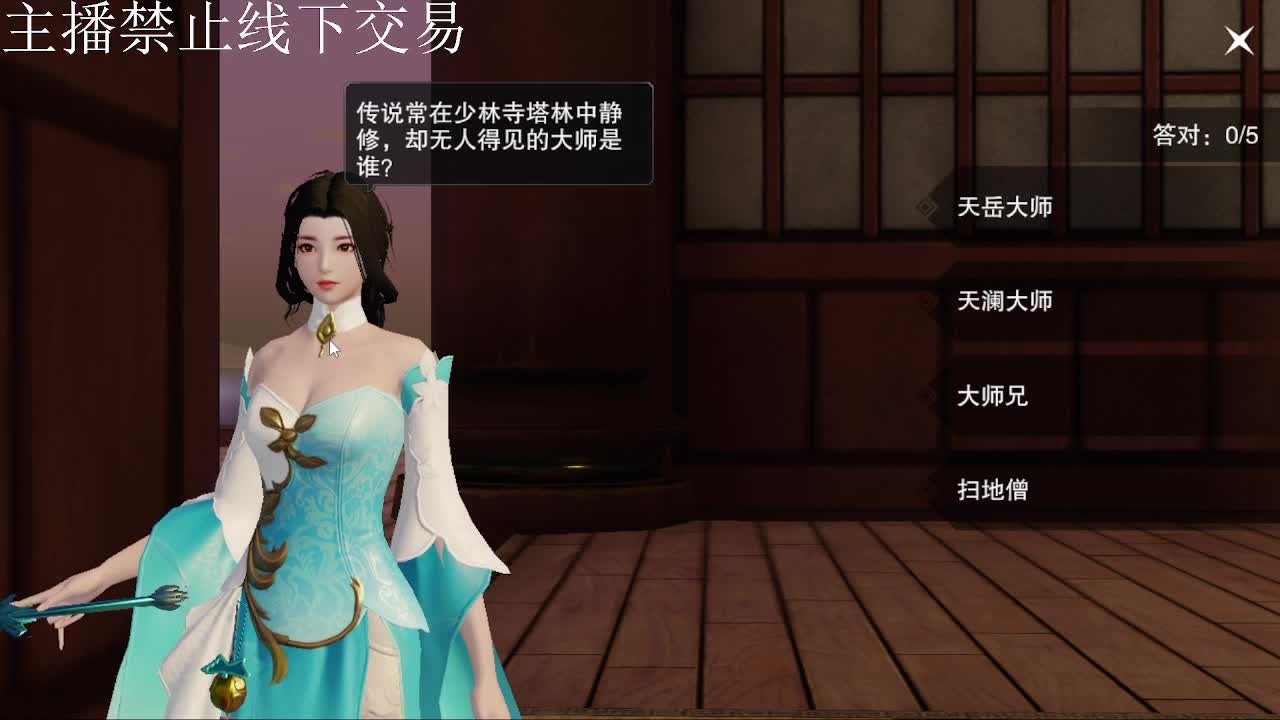Screen dimensions: 1280x720
Task: Click the scepter held by the character
Action: 90,610
